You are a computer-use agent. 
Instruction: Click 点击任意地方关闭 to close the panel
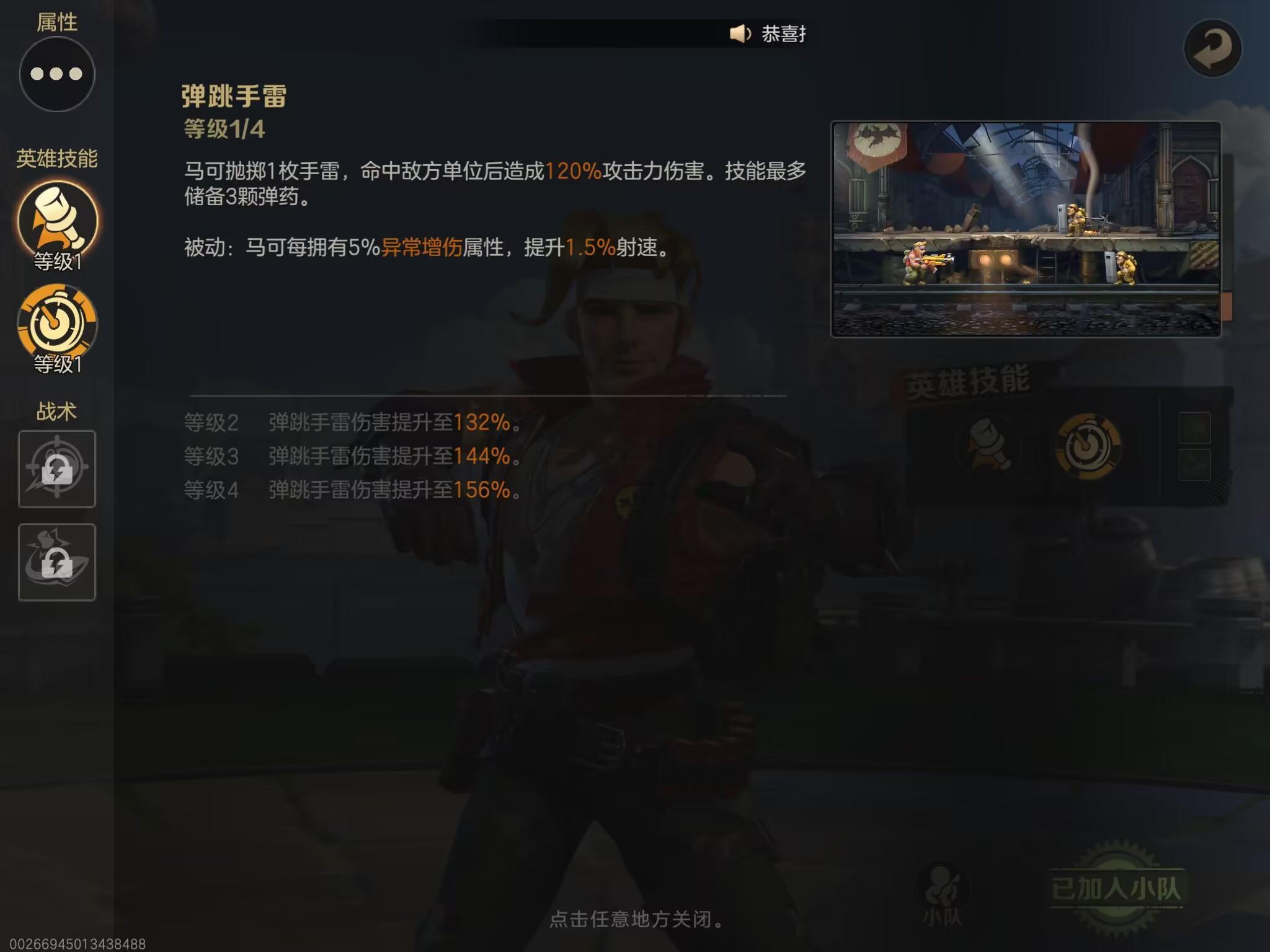click(635, 919)
